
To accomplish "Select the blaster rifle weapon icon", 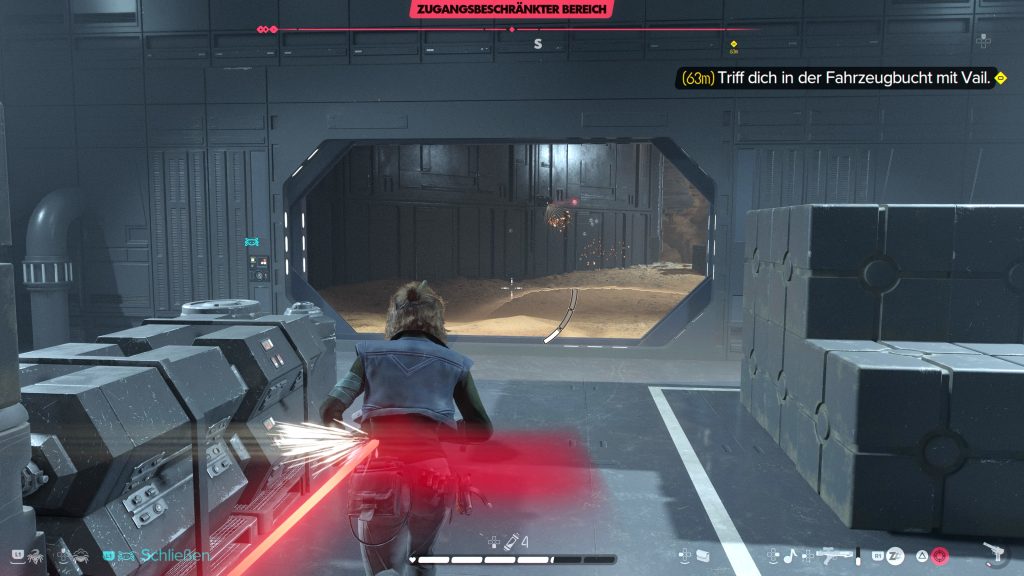I will (834, 554).
